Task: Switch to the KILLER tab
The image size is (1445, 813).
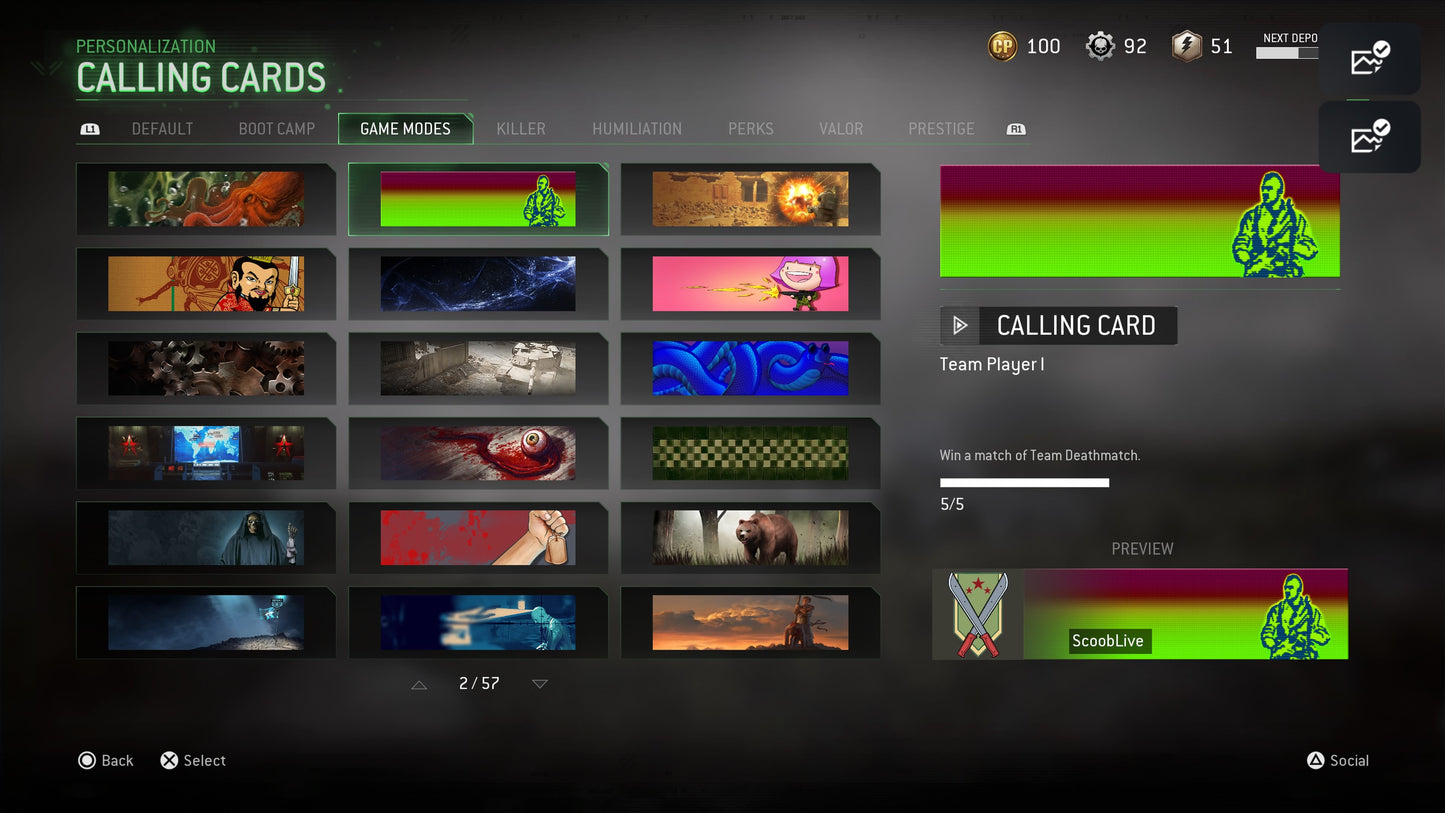Action: (x=521, y=128)
